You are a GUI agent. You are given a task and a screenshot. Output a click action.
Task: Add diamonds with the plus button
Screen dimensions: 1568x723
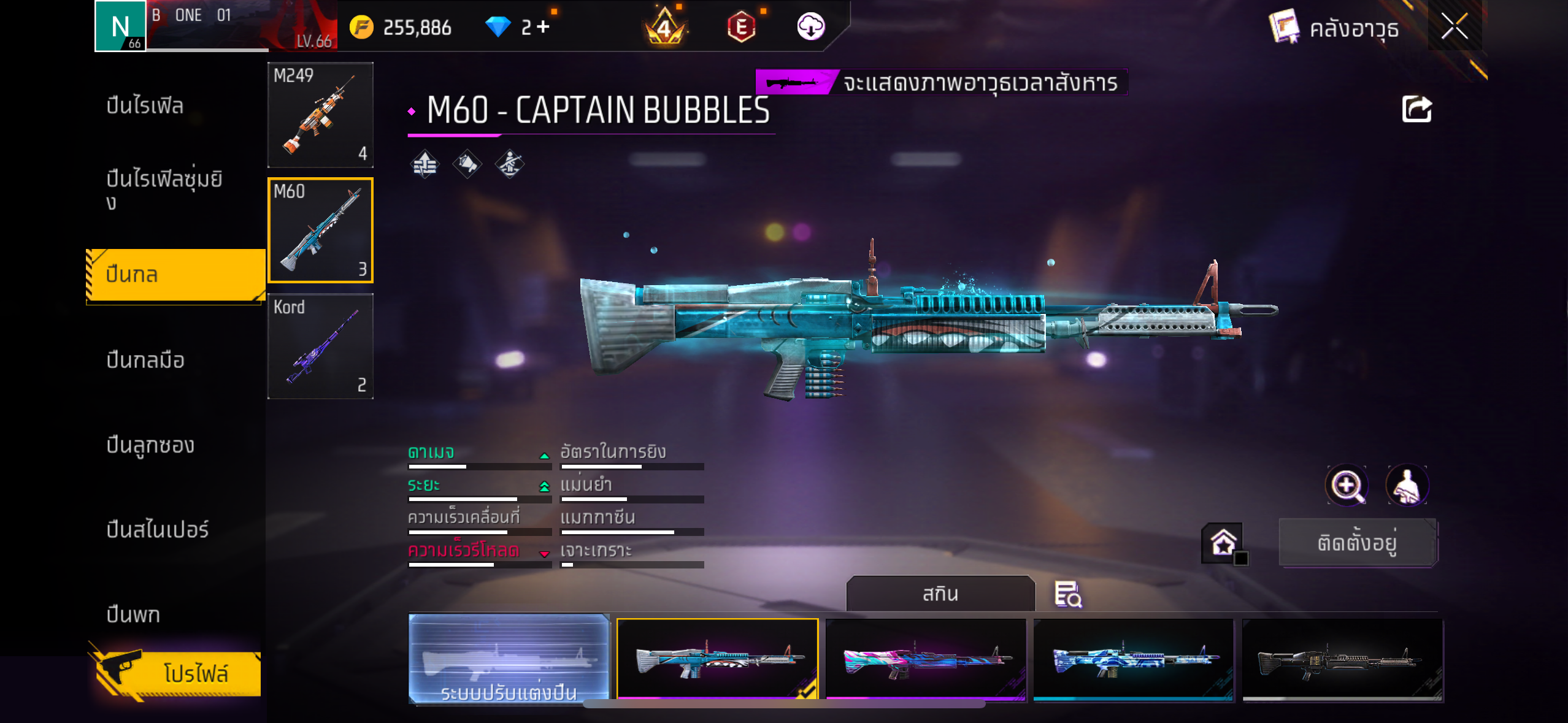(544, 27)
